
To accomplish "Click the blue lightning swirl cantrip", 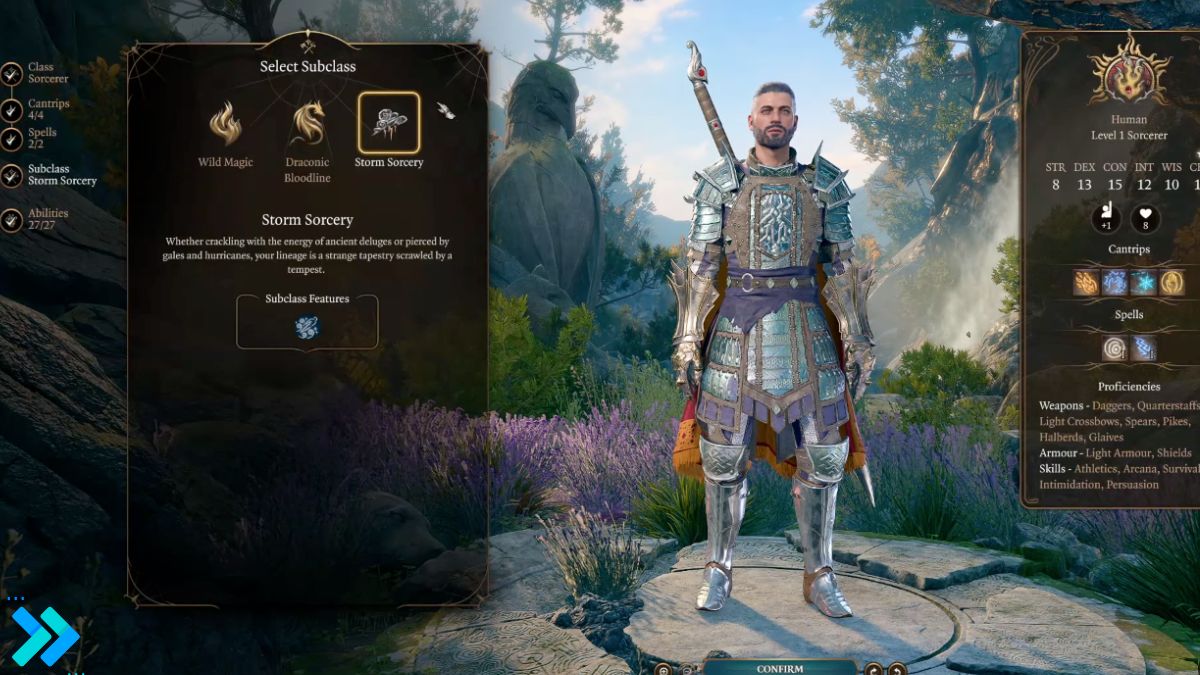I will [x=1114, y=283].
